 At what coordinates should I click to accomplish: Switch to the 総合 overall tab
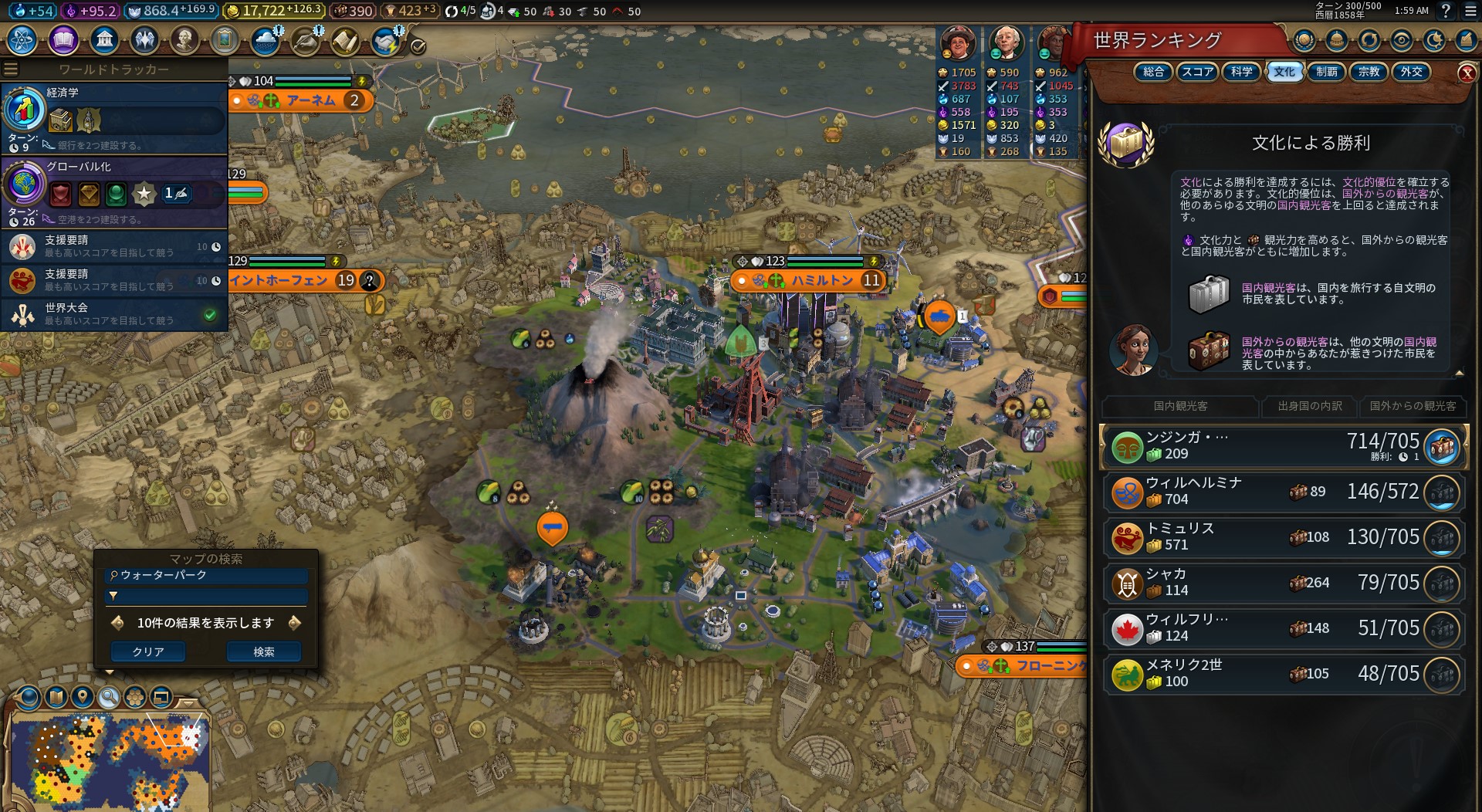point(1153,72)
